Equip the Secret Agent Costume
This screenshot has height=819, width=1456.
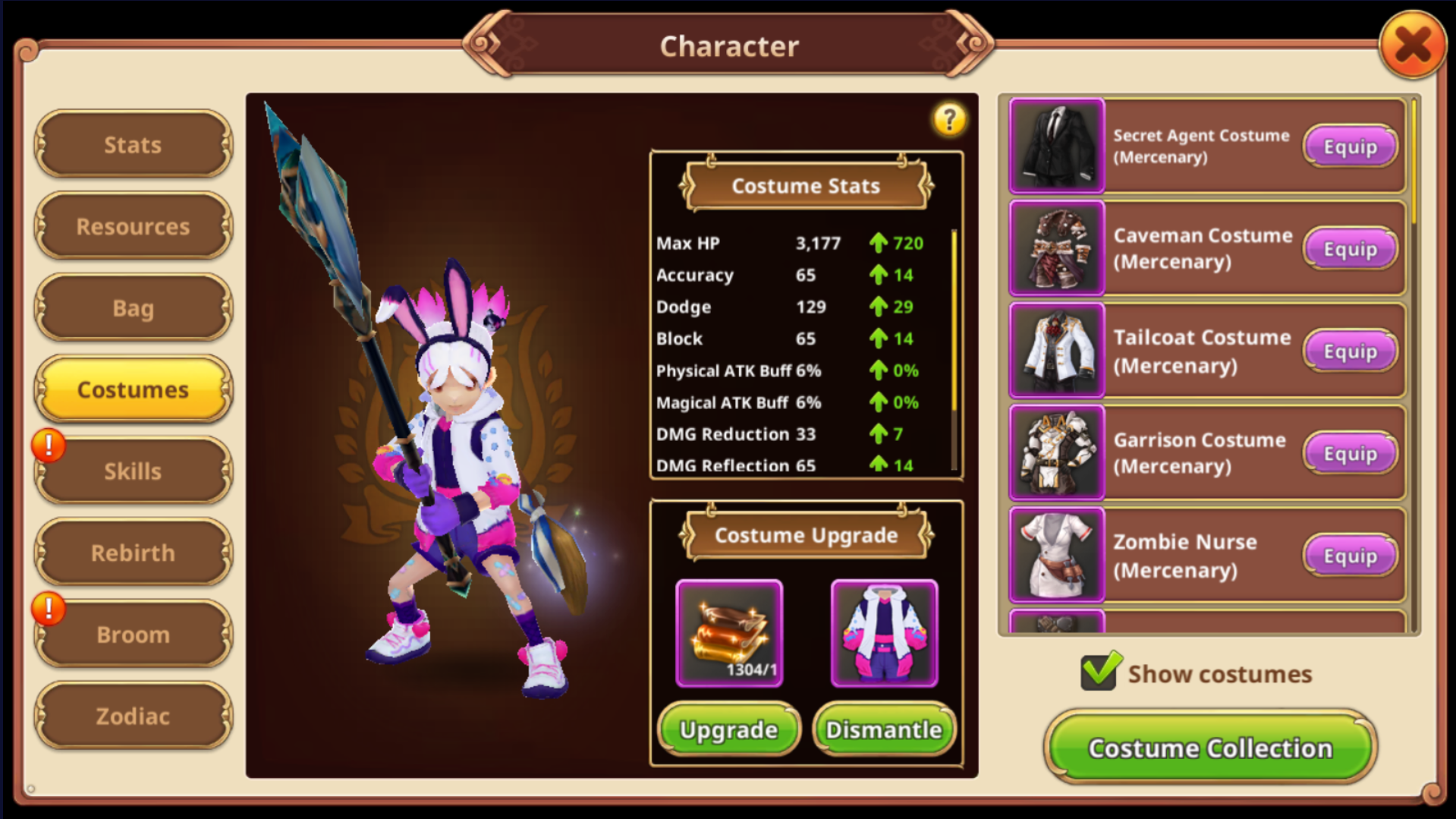(1350, 146)
